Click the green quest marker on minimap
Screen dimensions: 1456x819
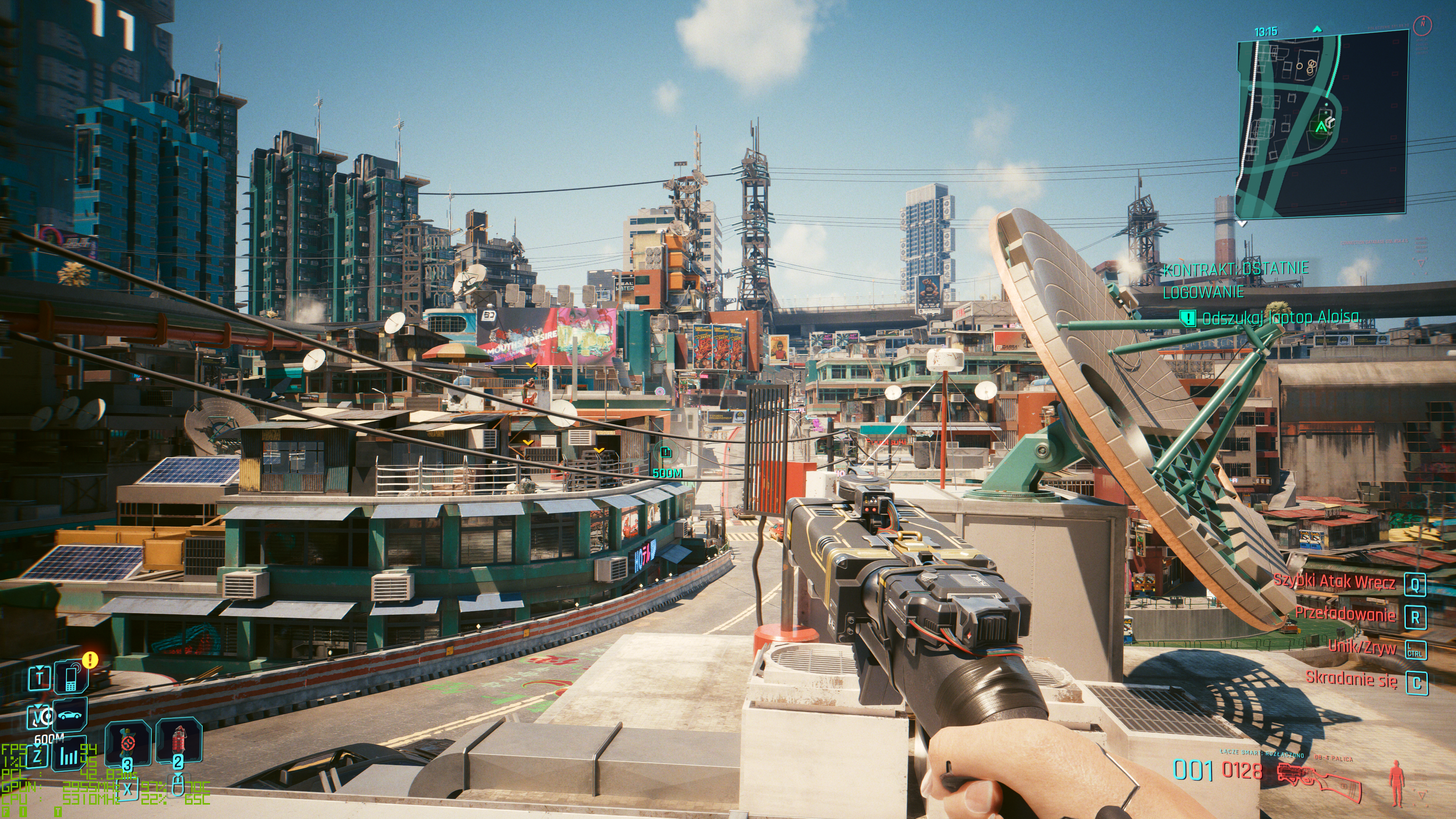click(1321, 128)
